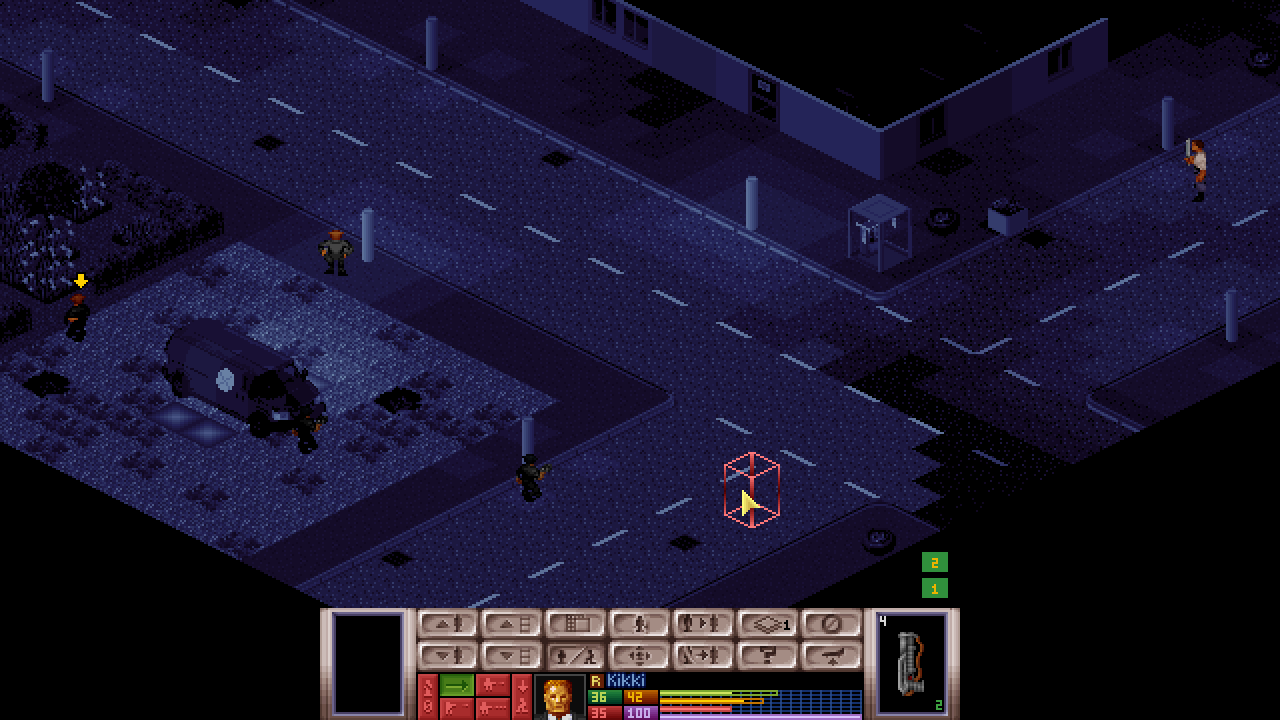Toggle the kneeling soldier button
Image resolution: width=1280 pixels, height=720 pixels.
[640, 624]
